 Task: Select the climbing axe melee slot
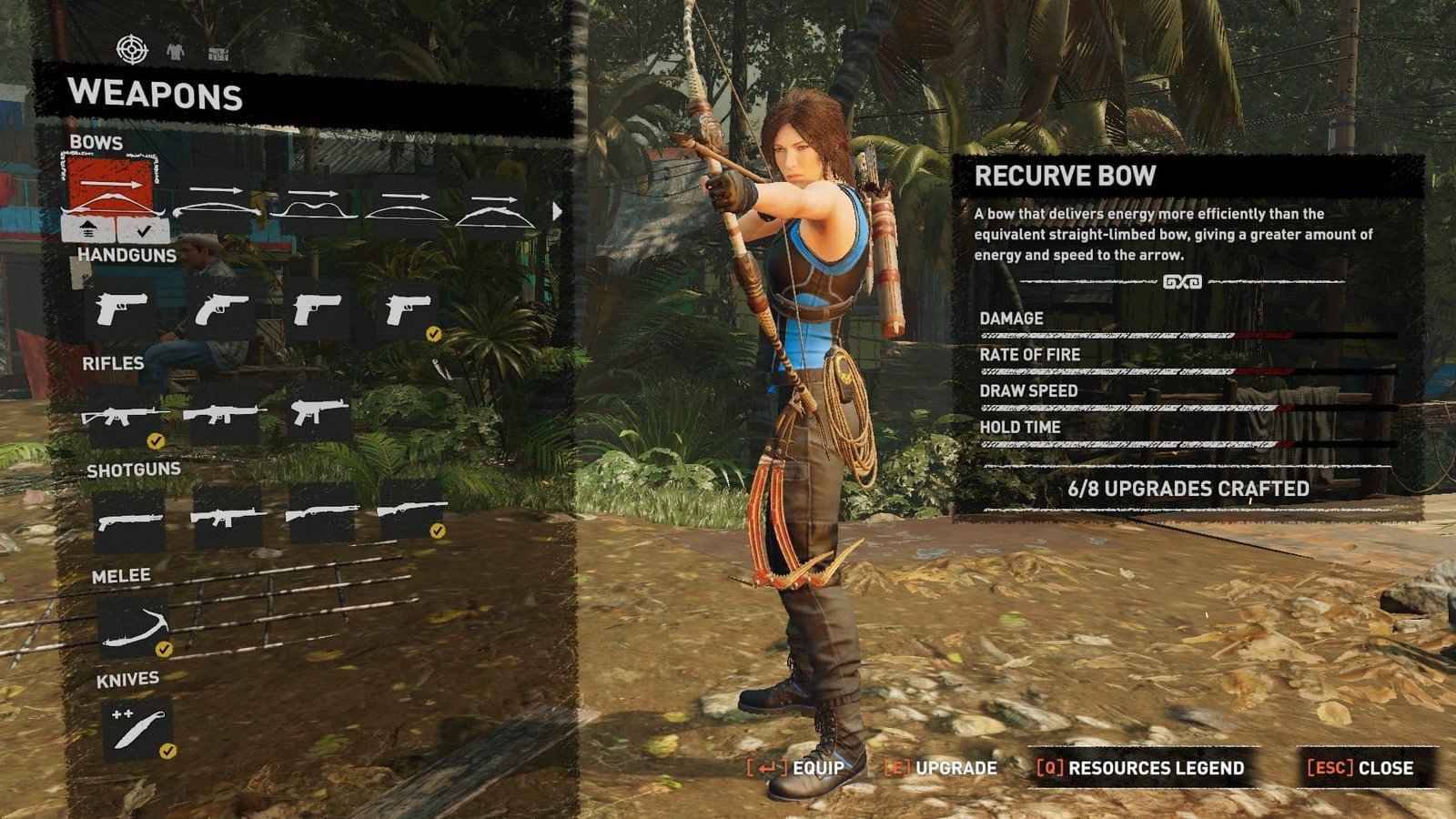pyautogui.click(x=134, y=628)
